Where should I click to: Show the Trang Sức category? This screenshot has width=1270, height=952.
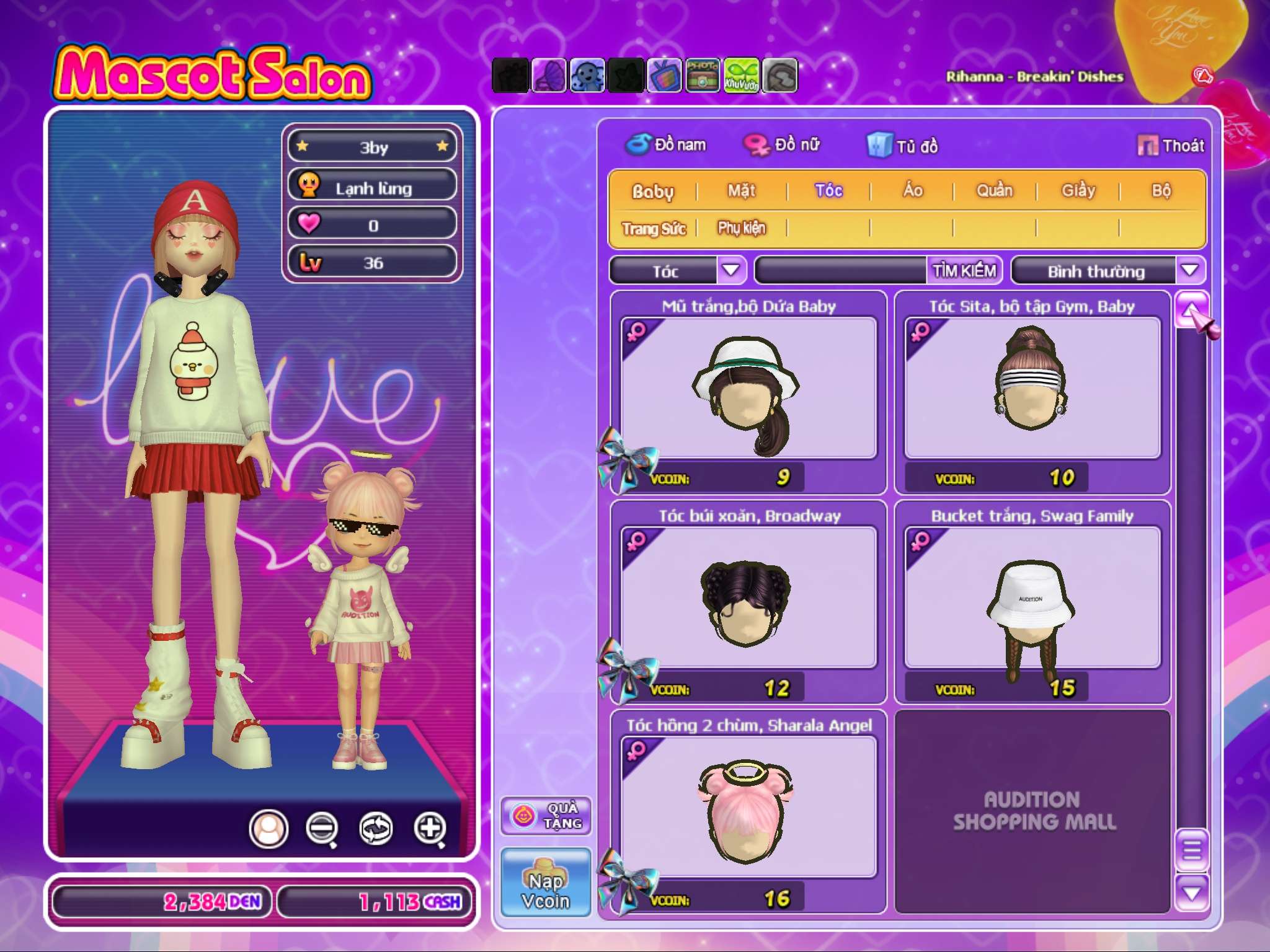pyautogui.click(x=654, y=229)
